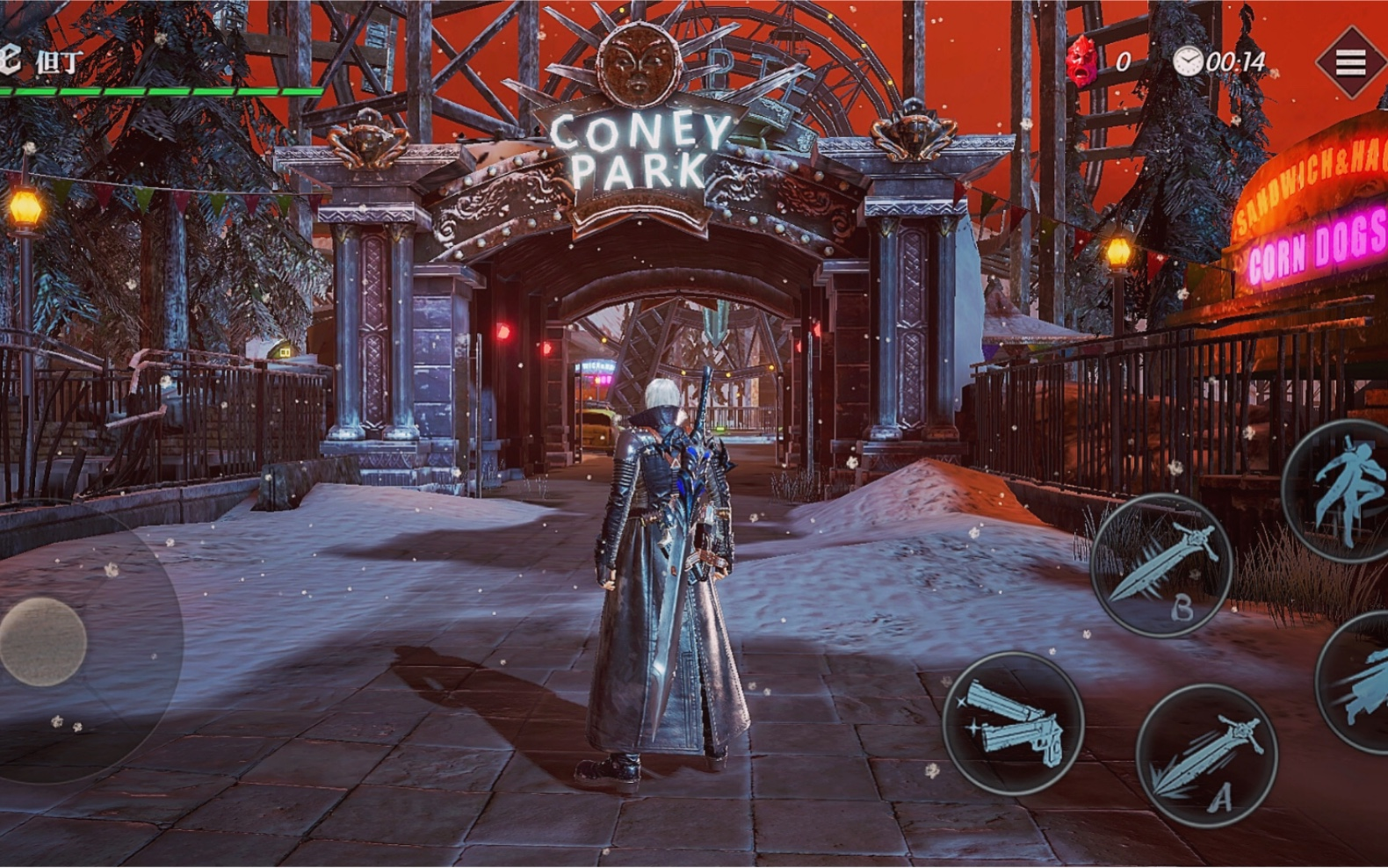The width and height of the screenshot is (1388, 868).
Task: Use sword attack B
Action: point(1160,565)
